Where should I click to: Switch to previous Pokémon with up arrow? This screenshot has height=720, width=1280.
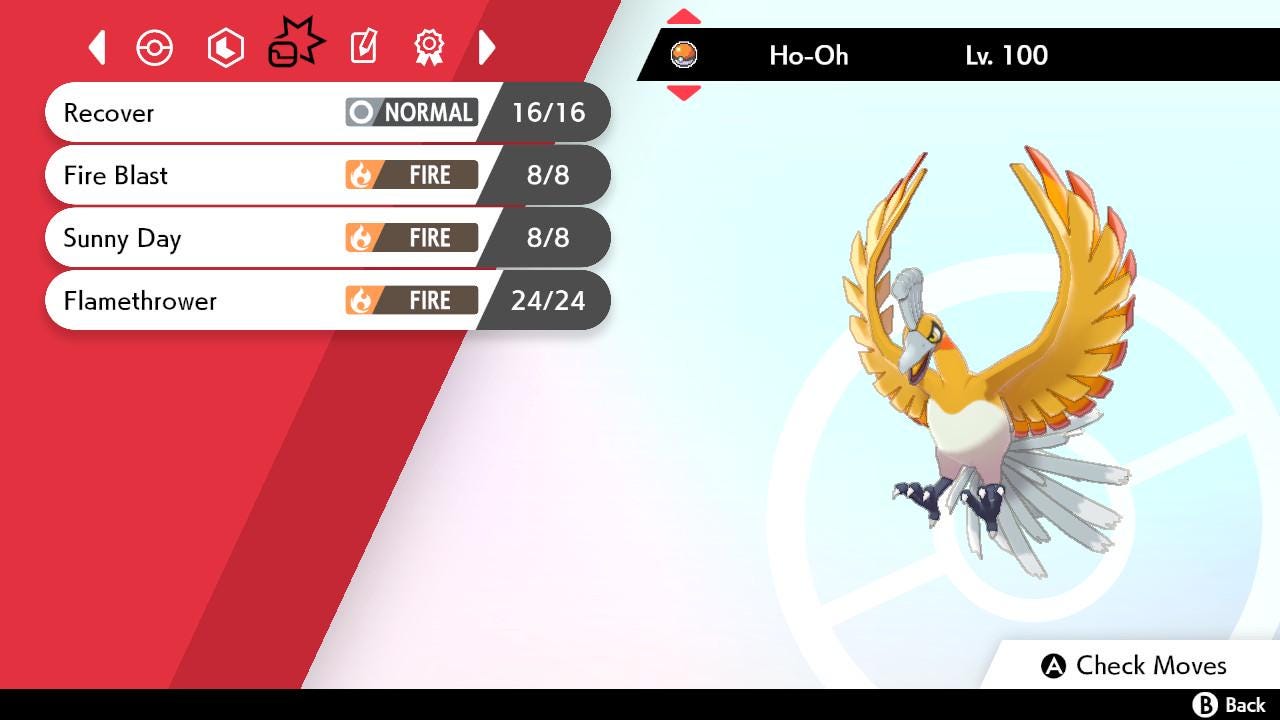(683, 17)
